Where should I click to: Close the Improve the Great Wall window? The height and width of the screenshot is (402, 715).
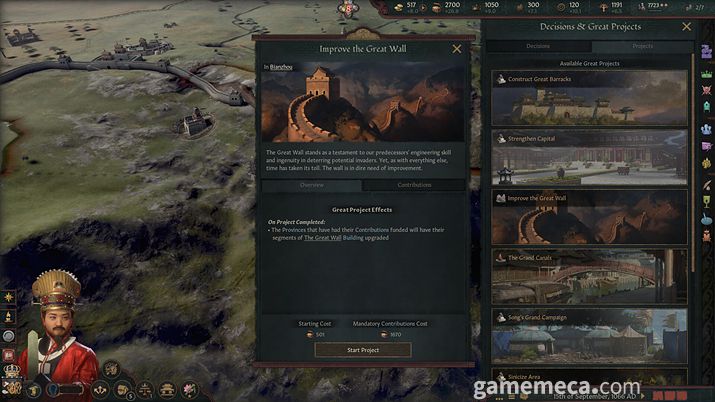(x=457, y=48)
